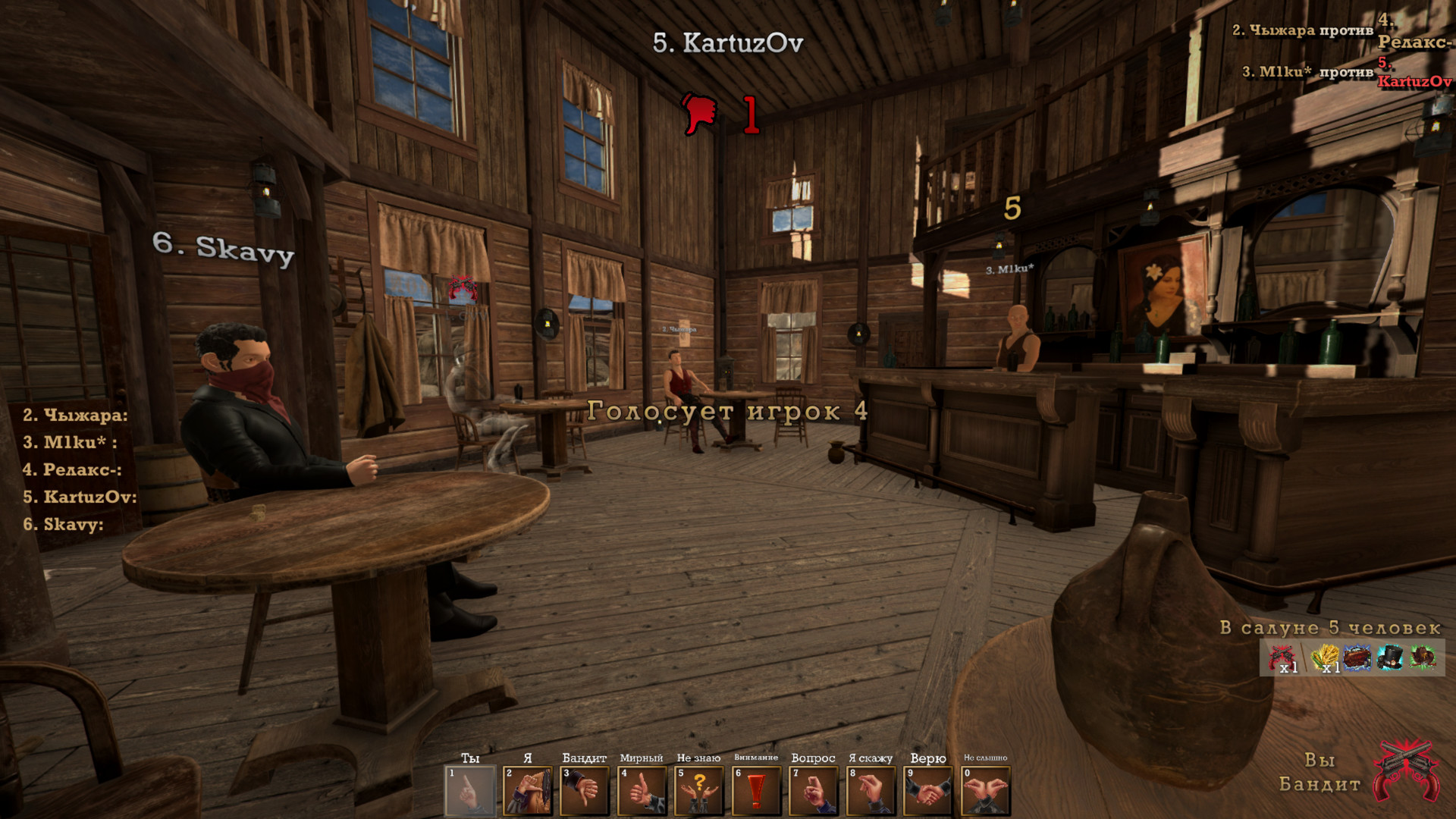Select the 'Ты' pointing finger gesture
Image resolution: width=1456 pixels, height=819 pixels.
pos(470,791)
